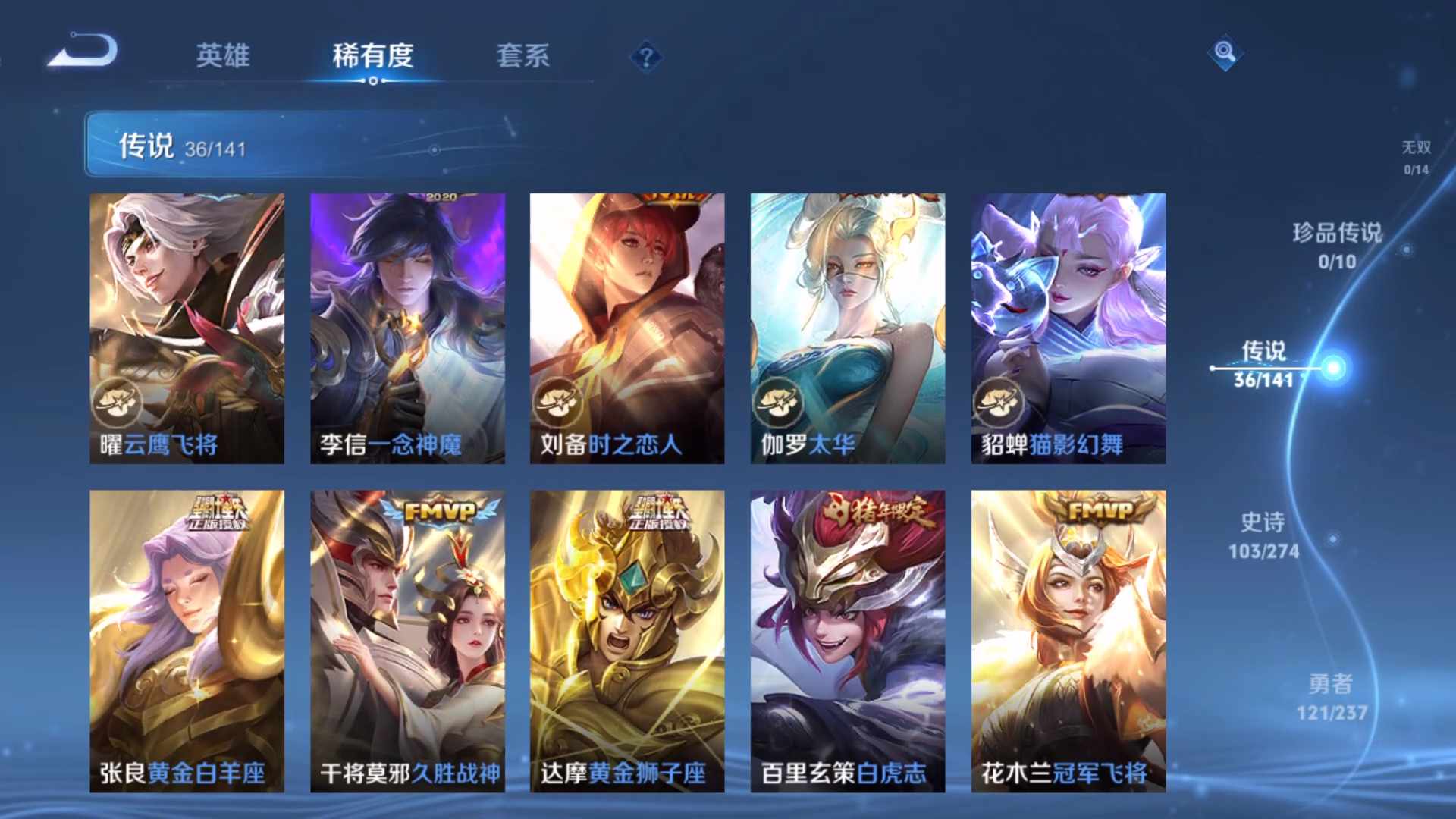Select the 曜 云鹰飞将 skin card
1456x819 pixels.
tap(187, 328)
